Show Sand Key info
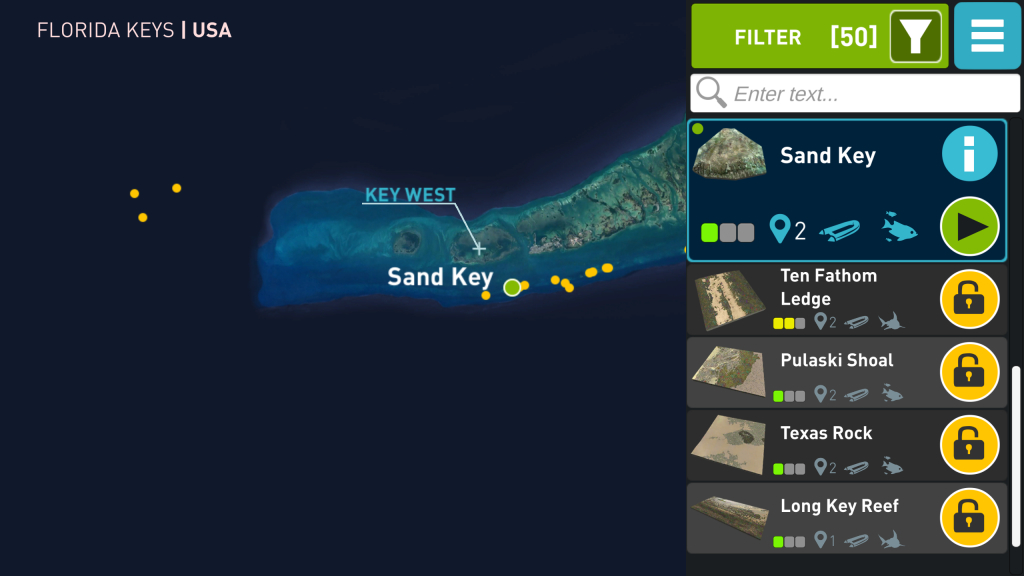1024x576 pixels. [969, 155]
